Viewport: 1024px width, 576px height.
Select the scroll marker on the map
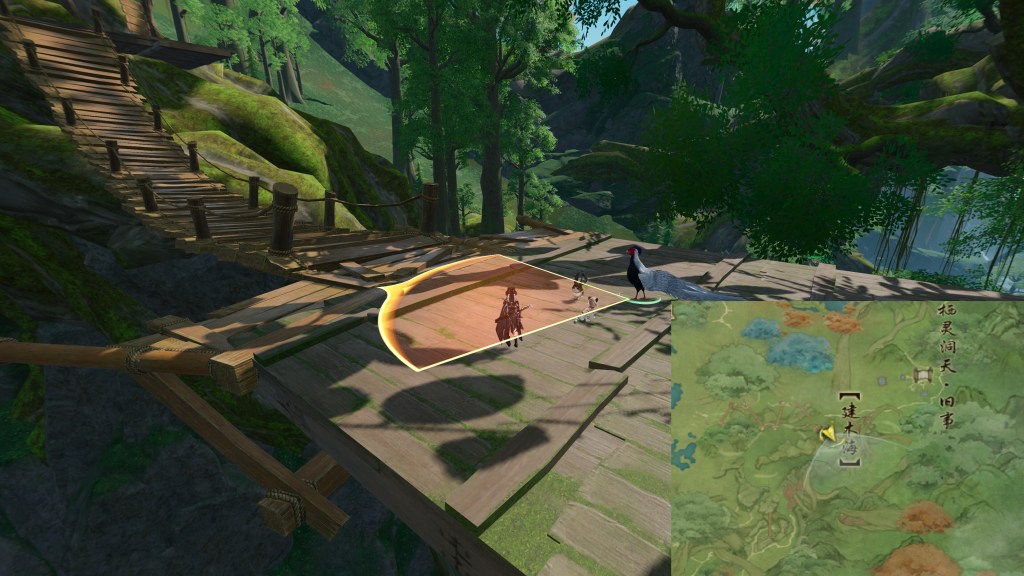pos(922,376)
